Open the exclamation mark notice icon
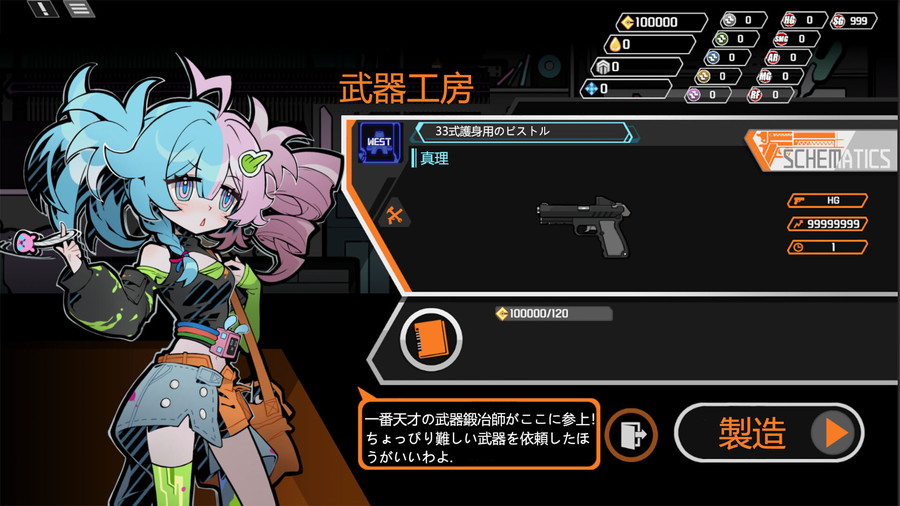Viewport: 900px width, 506px height. click(x=44, y=9)
